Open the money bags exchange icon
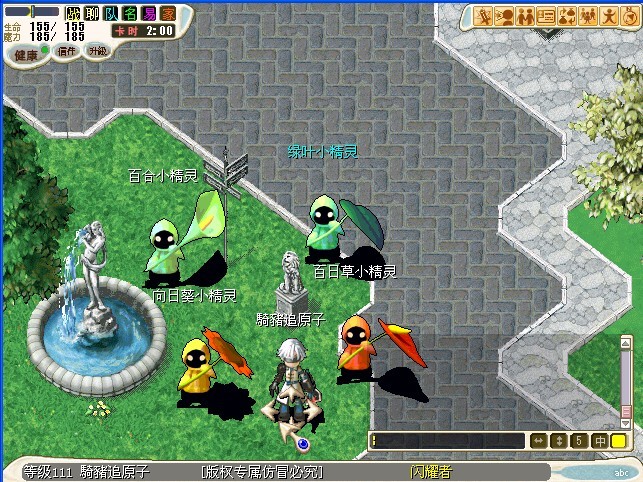Screen dimensions: 643x482 [567, 15]
